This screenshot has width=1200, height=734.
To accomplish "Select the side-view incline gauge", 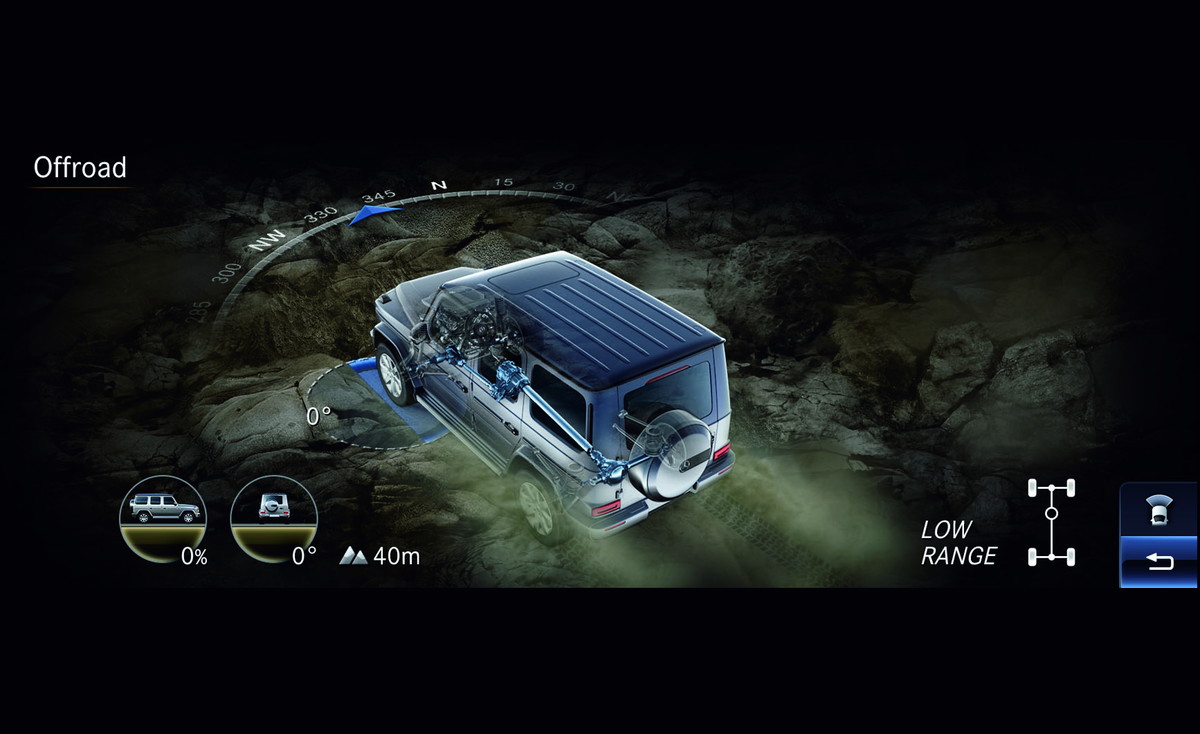I will [x=163, y=520].
